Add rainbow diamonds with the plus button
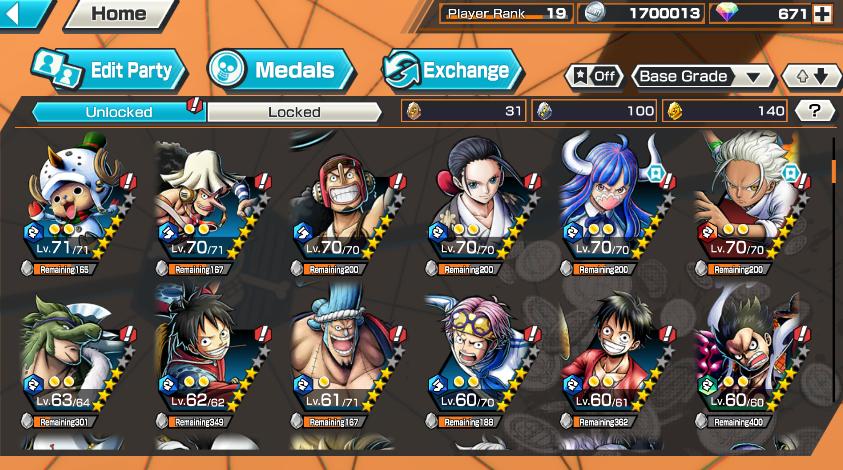The image size is (843, 470). [822, 14]
